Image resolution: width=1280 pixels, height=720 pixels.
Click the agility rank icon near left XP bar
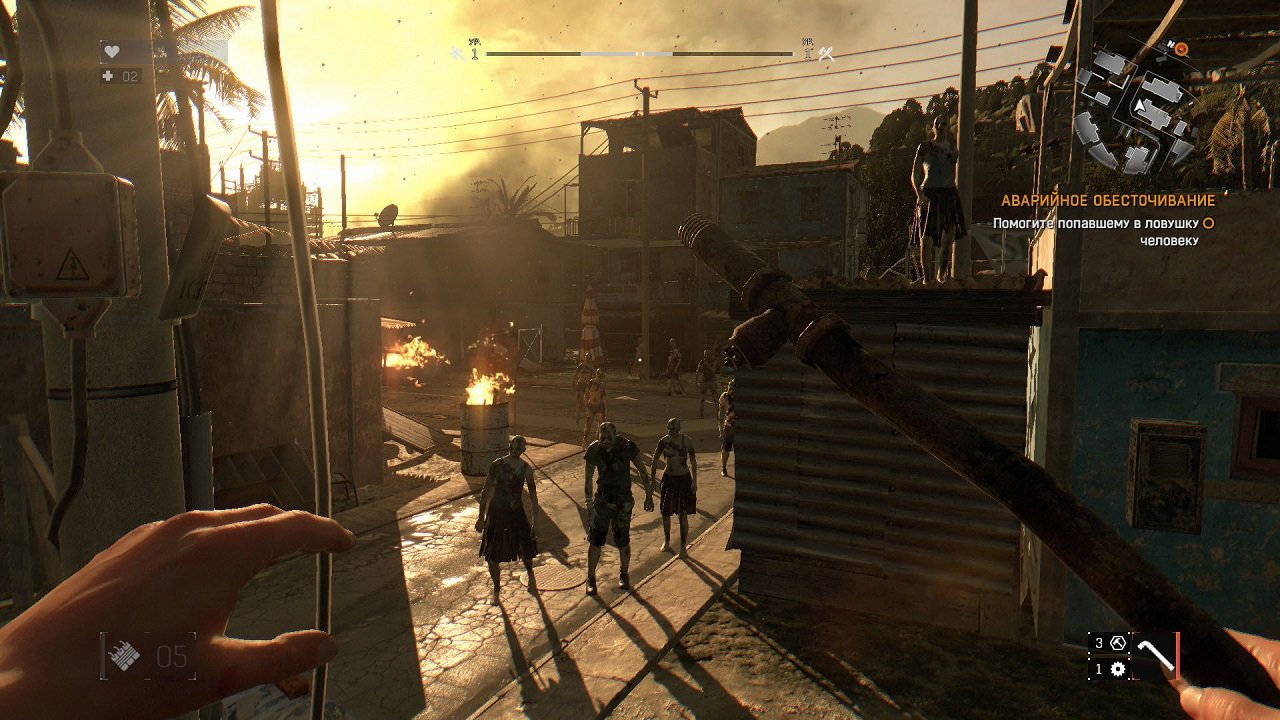point(455,54)
